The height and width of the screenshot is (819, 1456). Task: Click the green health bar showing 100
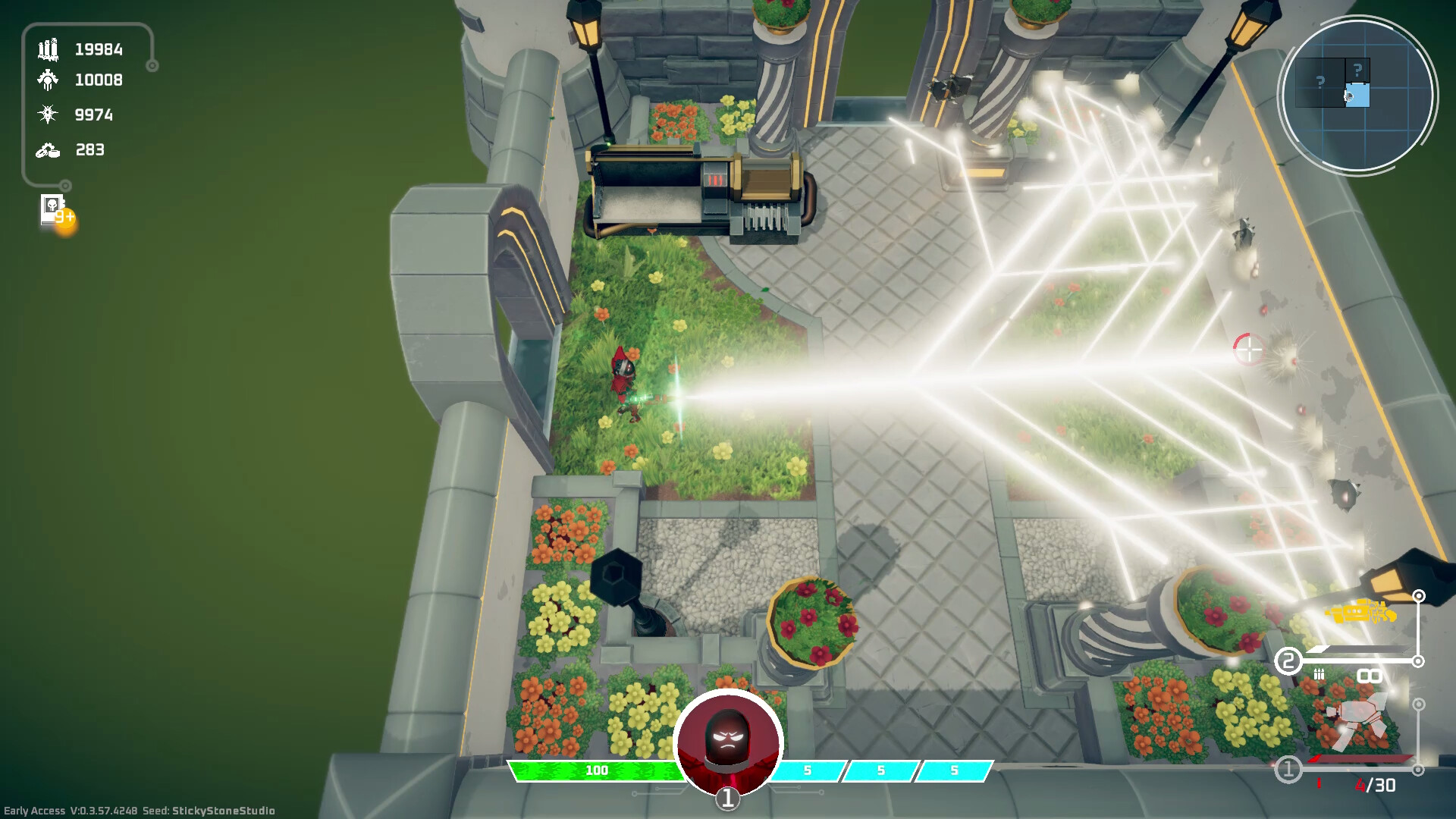pyautogui.click(x=598, y=770)
